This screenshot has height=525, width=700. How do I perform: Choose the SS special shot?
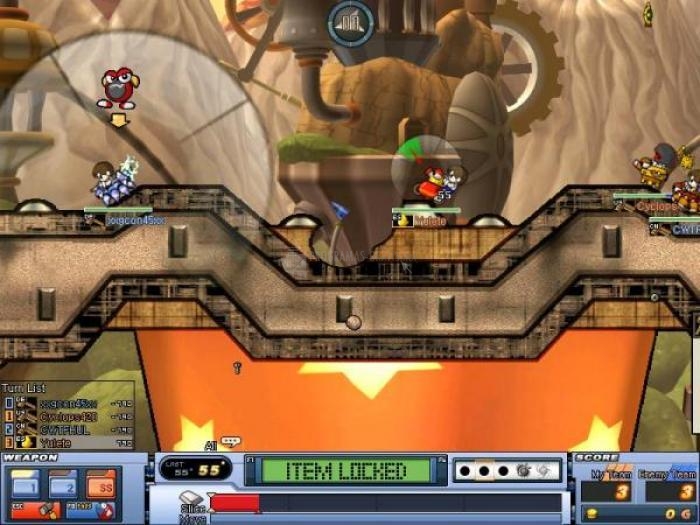pos(104,486)
